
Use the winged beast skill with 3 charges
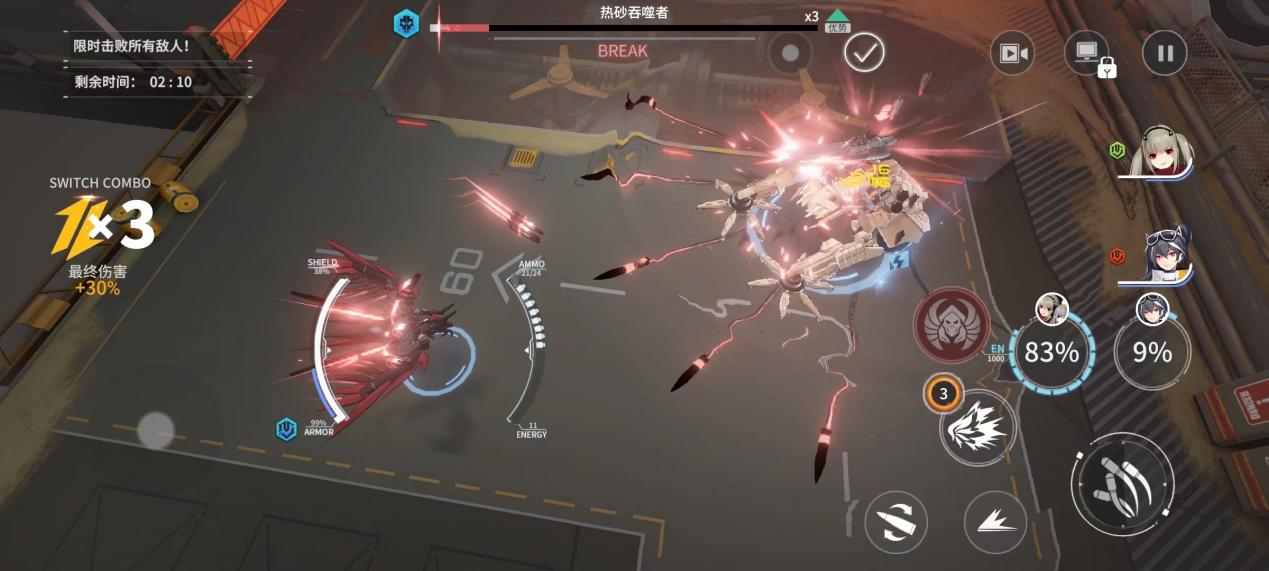pyautogui.click(x=977, y=427)
